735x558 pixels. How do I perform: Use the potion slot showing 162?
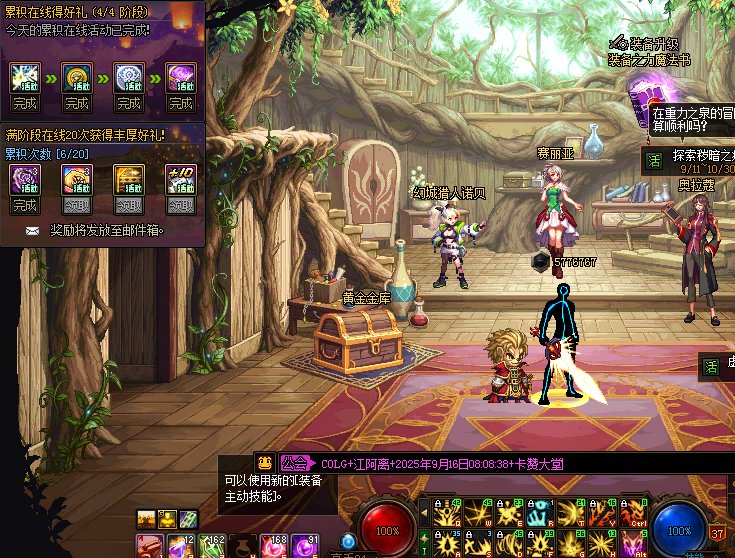pyautogui.click(x=211, y=547)
